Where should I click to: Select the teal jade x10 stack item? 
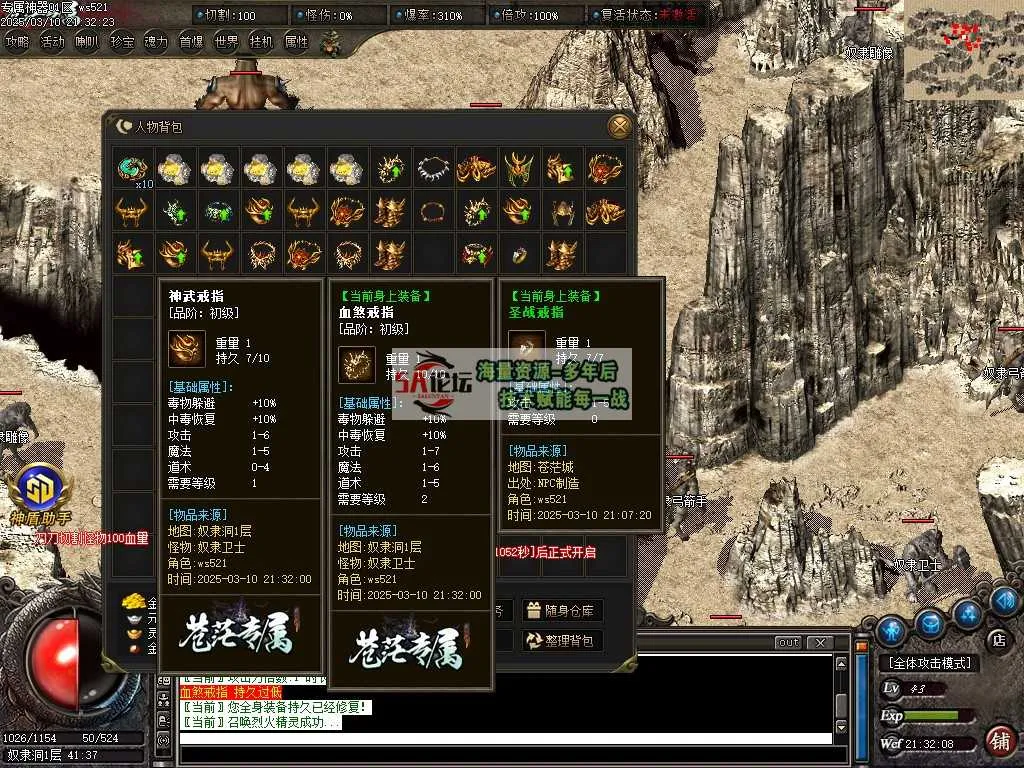(132, 168)
